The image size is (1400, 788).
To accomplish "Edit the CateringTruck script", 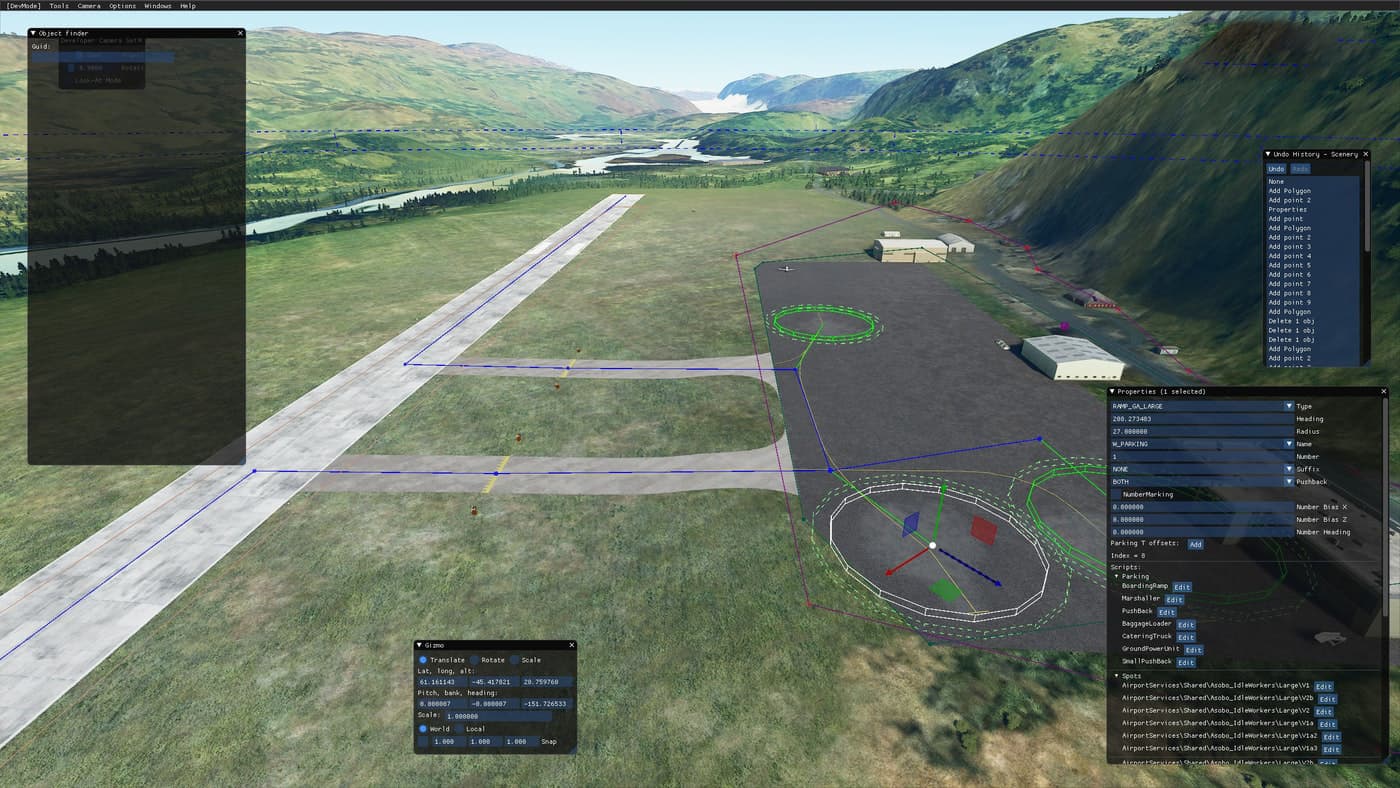I will pyautogui.click(x=1186, y=637).
